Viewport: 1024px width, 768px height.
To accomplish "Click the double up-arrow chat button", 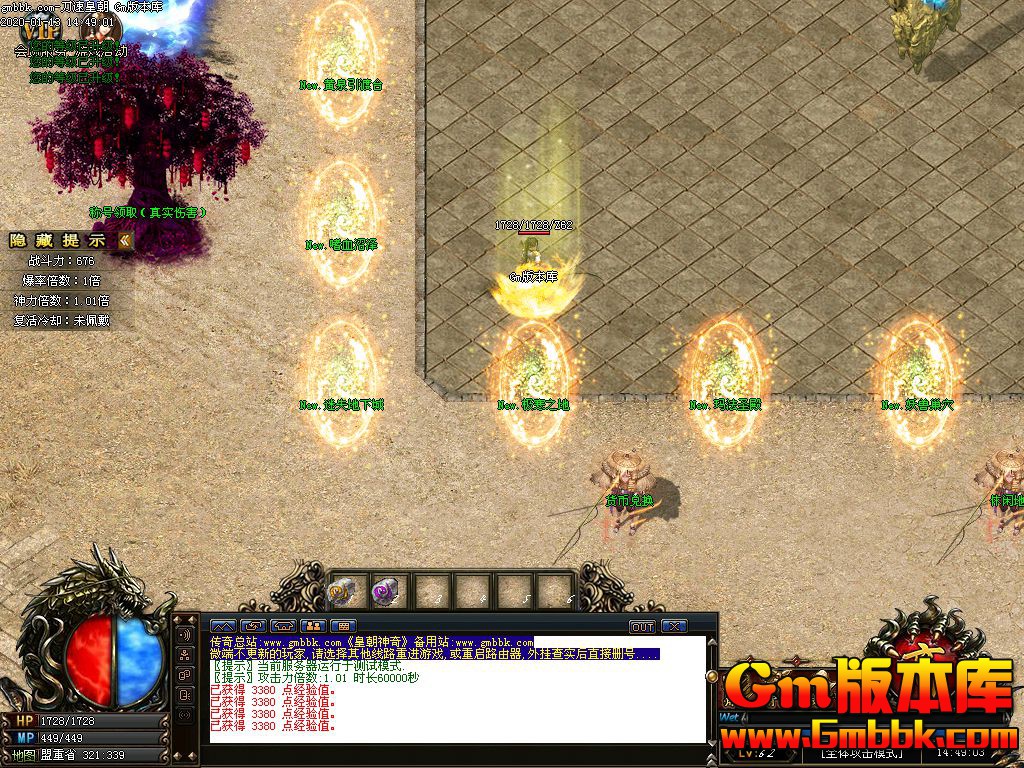I will [222, 626].
